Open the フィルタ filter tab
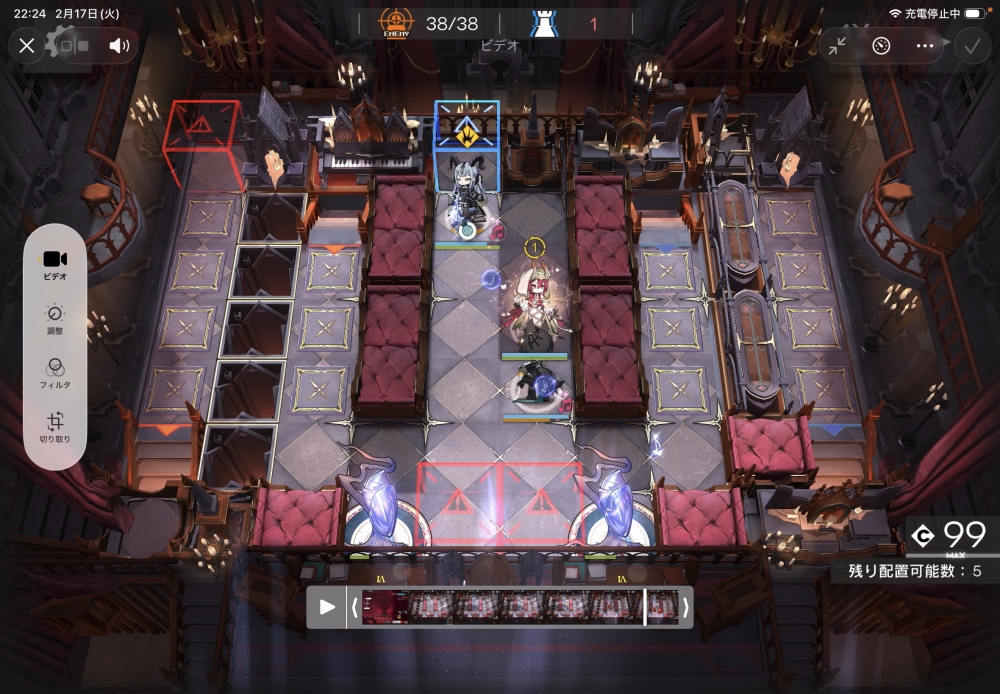Screen dimensions: 1000x694 55,374
